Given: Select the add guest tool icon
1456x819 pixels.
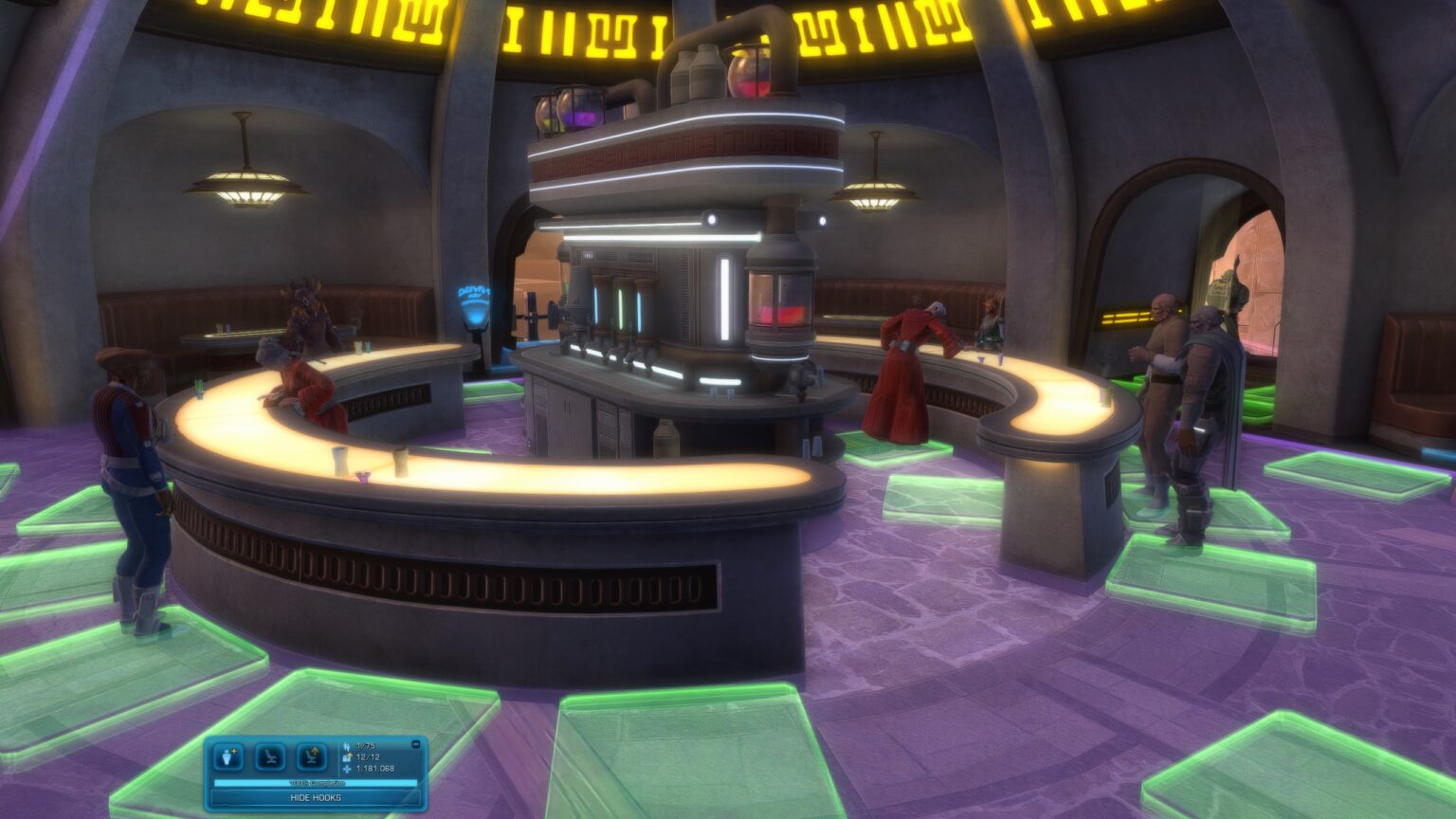Looking at the screenshot, I should pos(227,754).
